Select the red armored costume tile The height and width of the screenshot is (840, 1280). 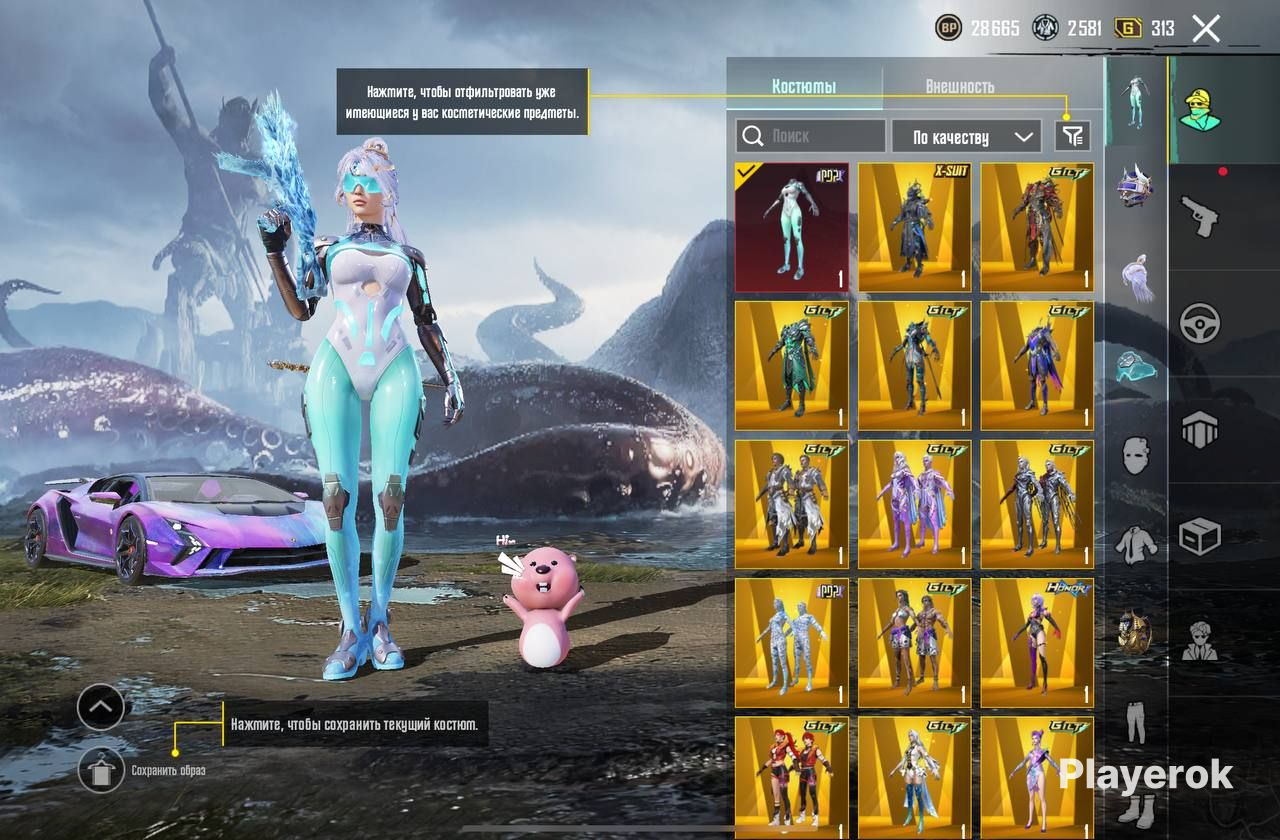click(1037, 227)
